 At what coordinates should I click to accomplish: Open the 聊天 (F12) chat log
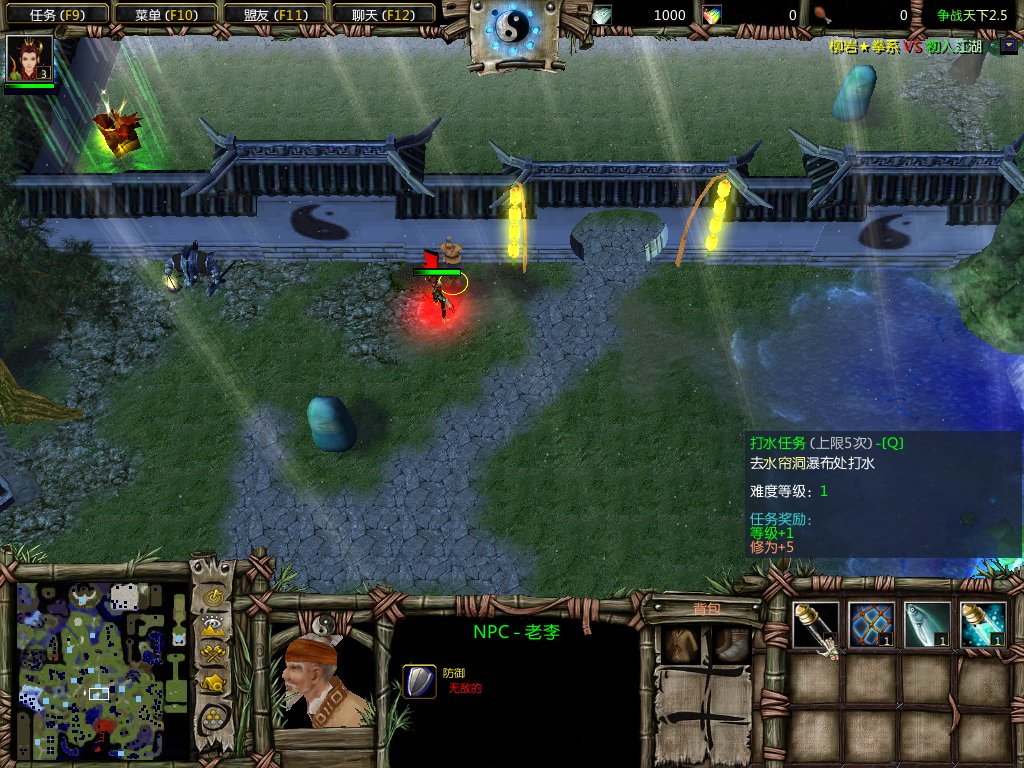click(x=383, y=15)
